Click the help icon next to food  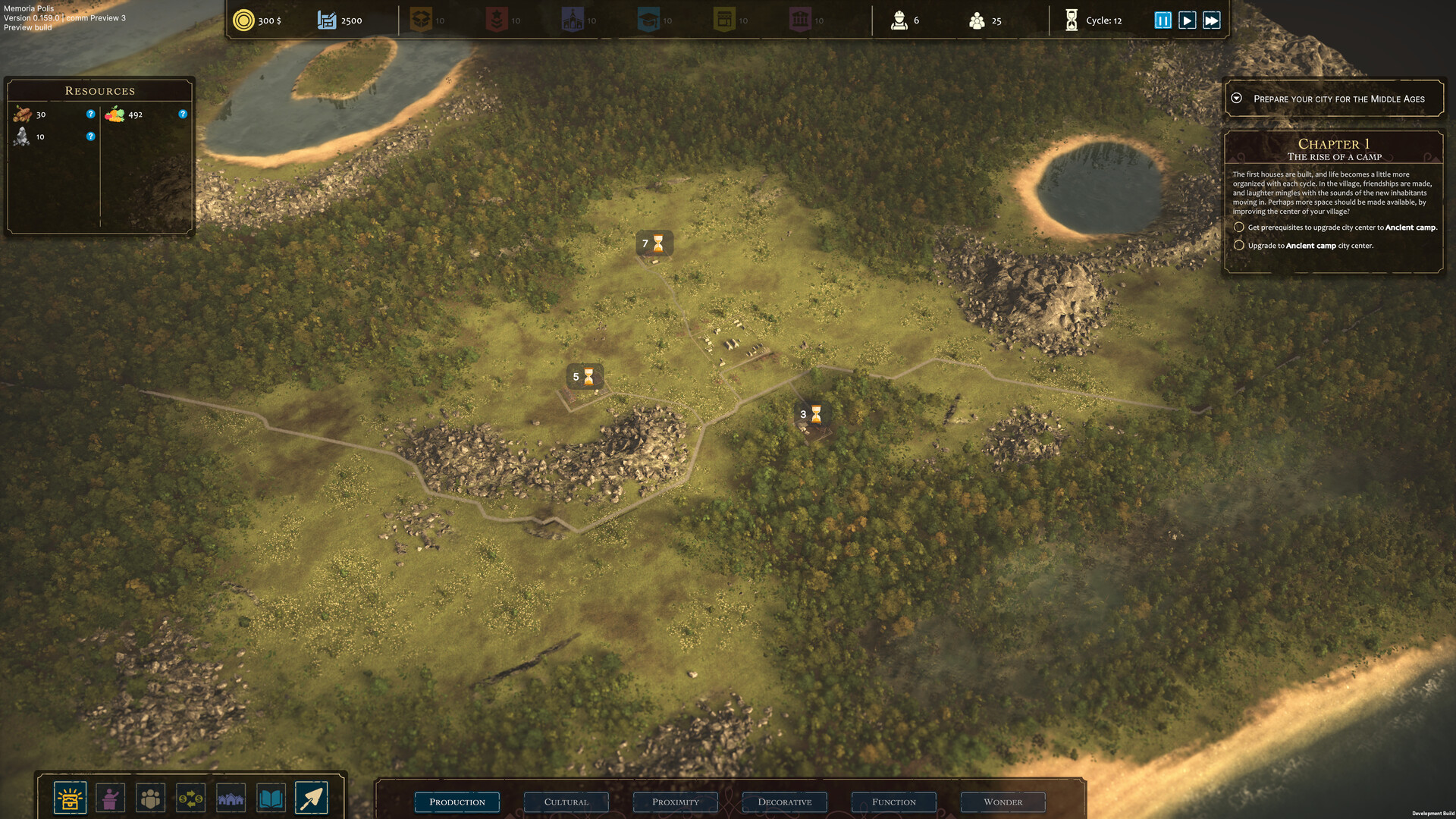[x=183, y=115]
